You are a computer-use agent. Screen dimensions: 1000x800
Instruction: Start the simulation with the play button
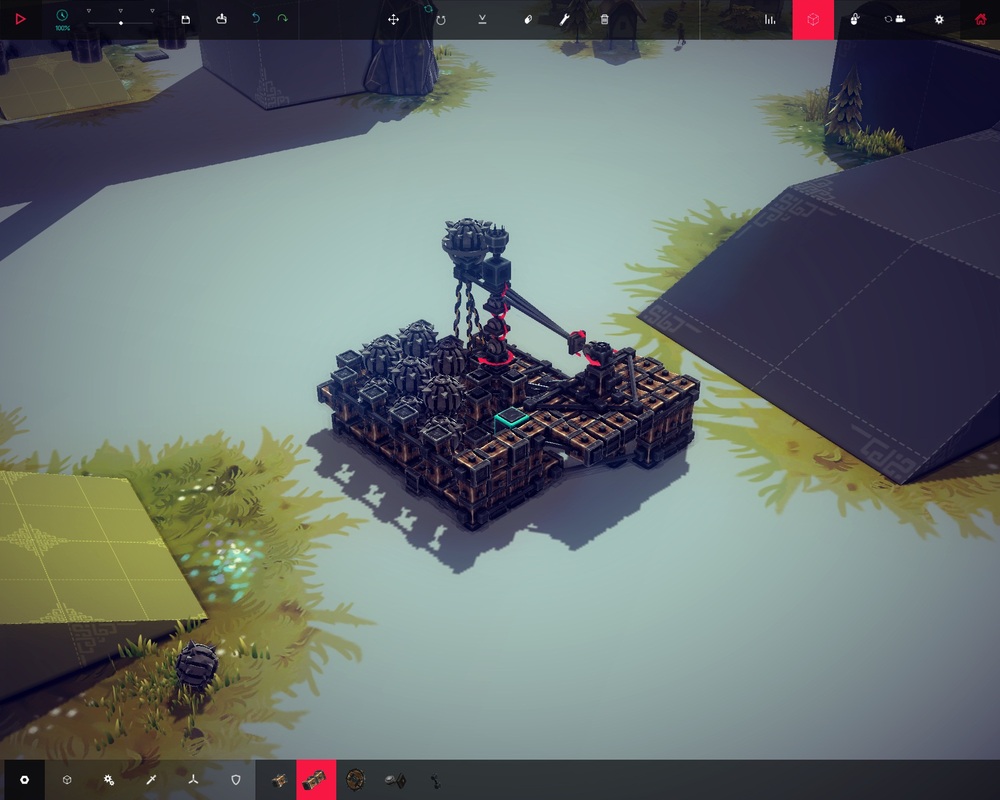click(20, 19)
